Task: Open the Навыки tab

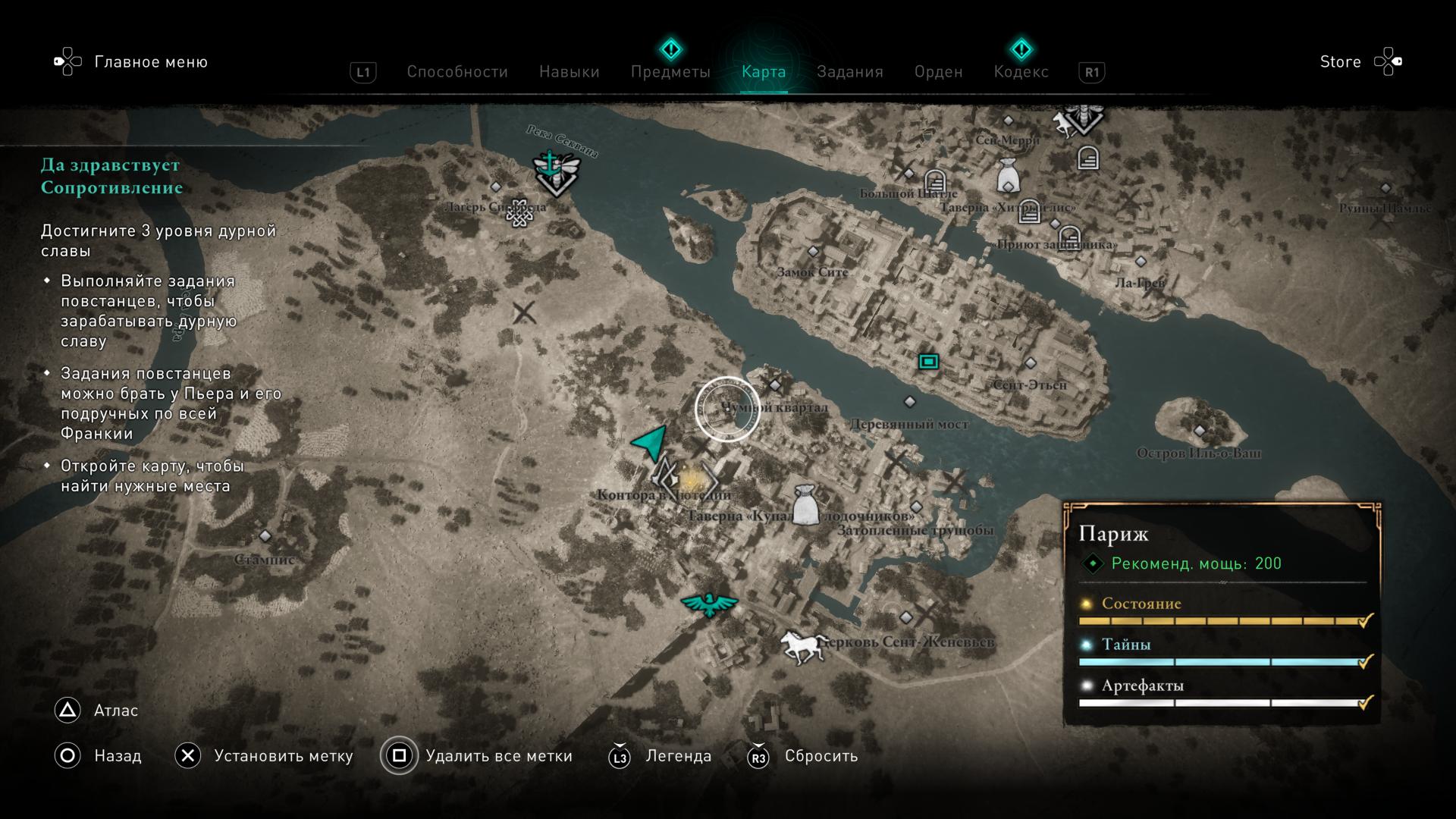Action: click(x=569, y=72)
